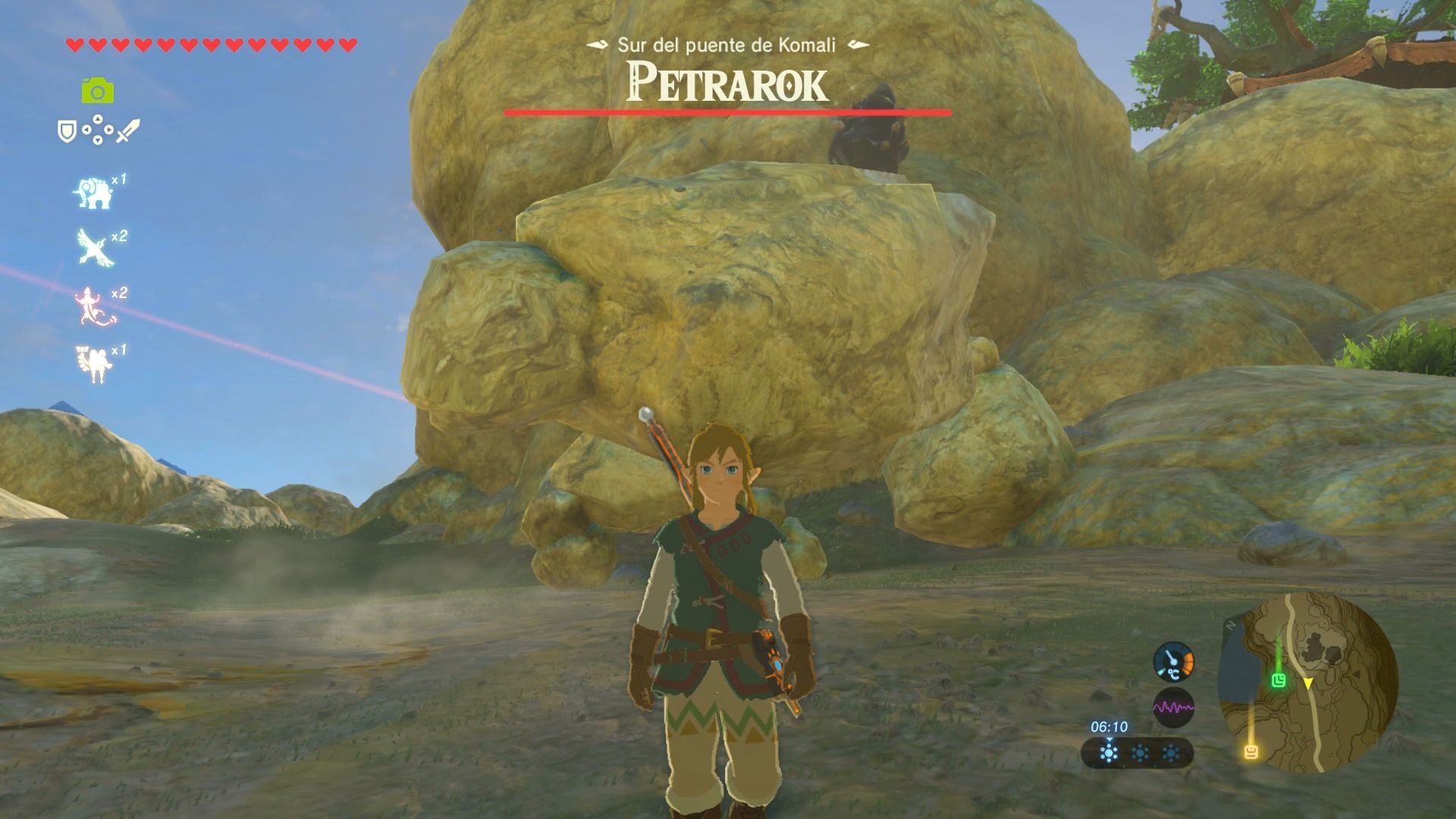Click the purple noise sensor icon
Viewport: 1456px width, 819px height.
[x=1173, y=708]
